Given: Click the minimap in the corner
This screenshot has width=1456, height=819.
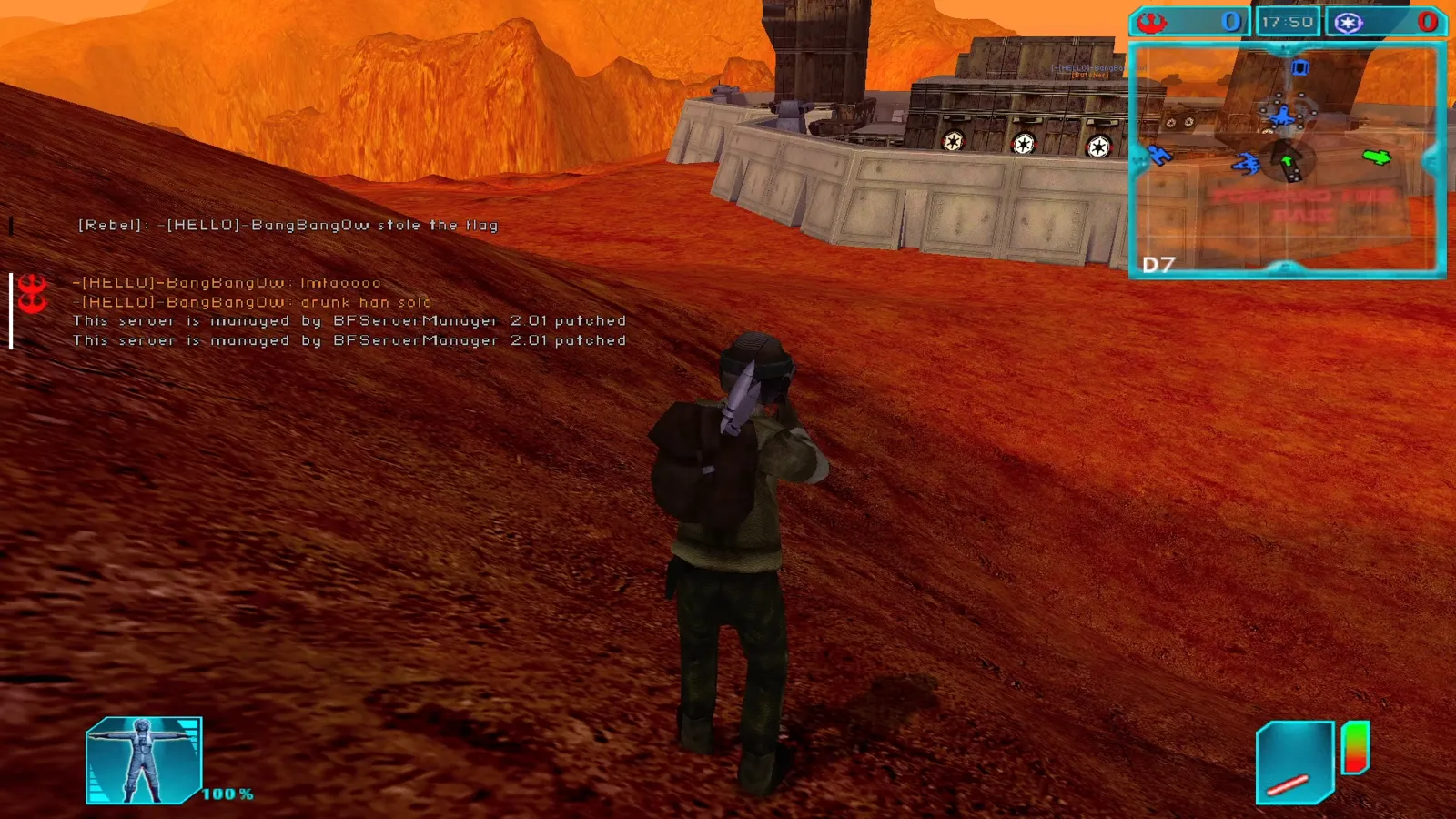Looking at the screenshot, I should tap(1287, 159).
